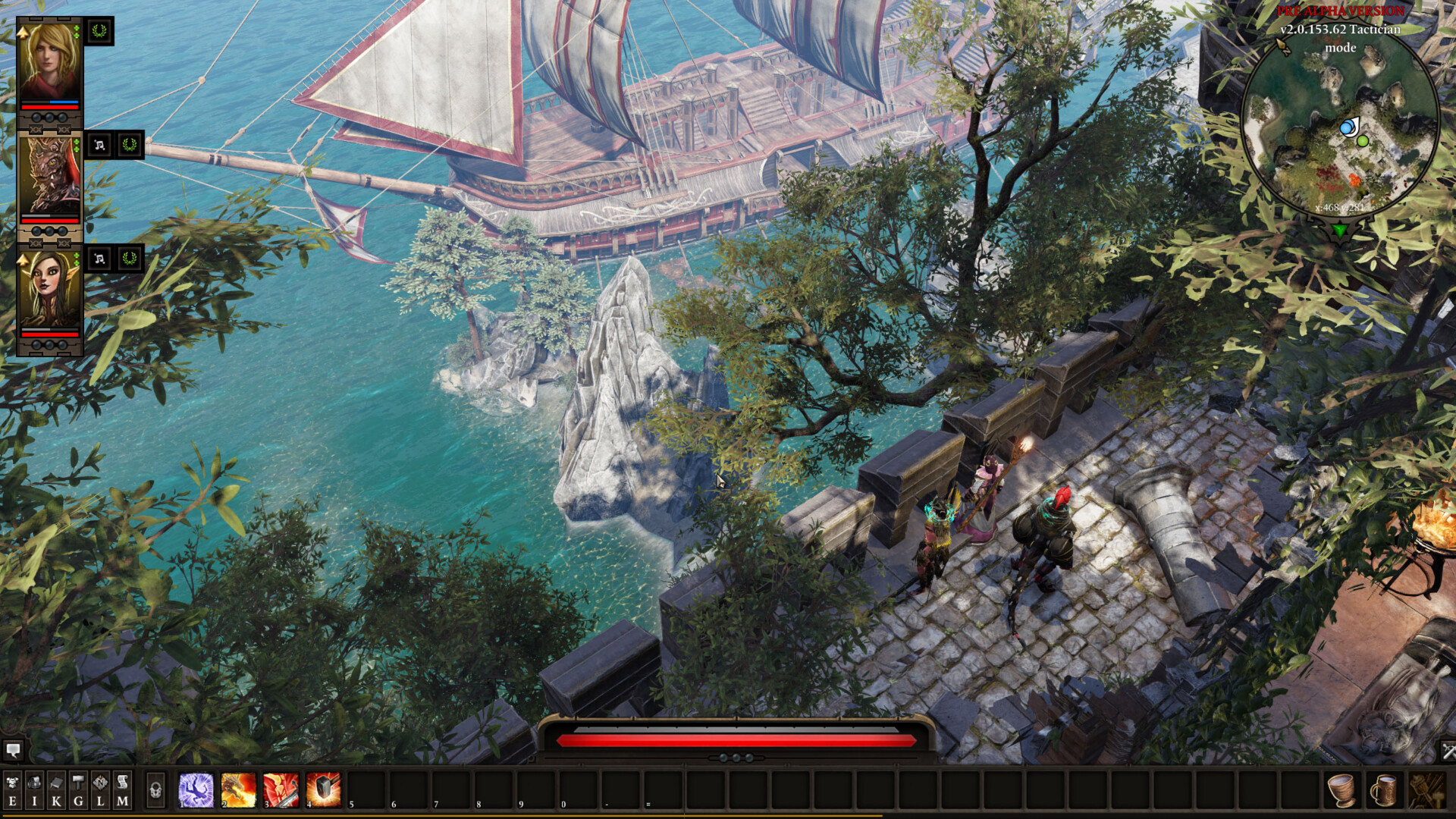The height and width of the screenshot is (819, 1456).
Task: Toggle the hotbar padlock lock
Action: click(156, 789)
